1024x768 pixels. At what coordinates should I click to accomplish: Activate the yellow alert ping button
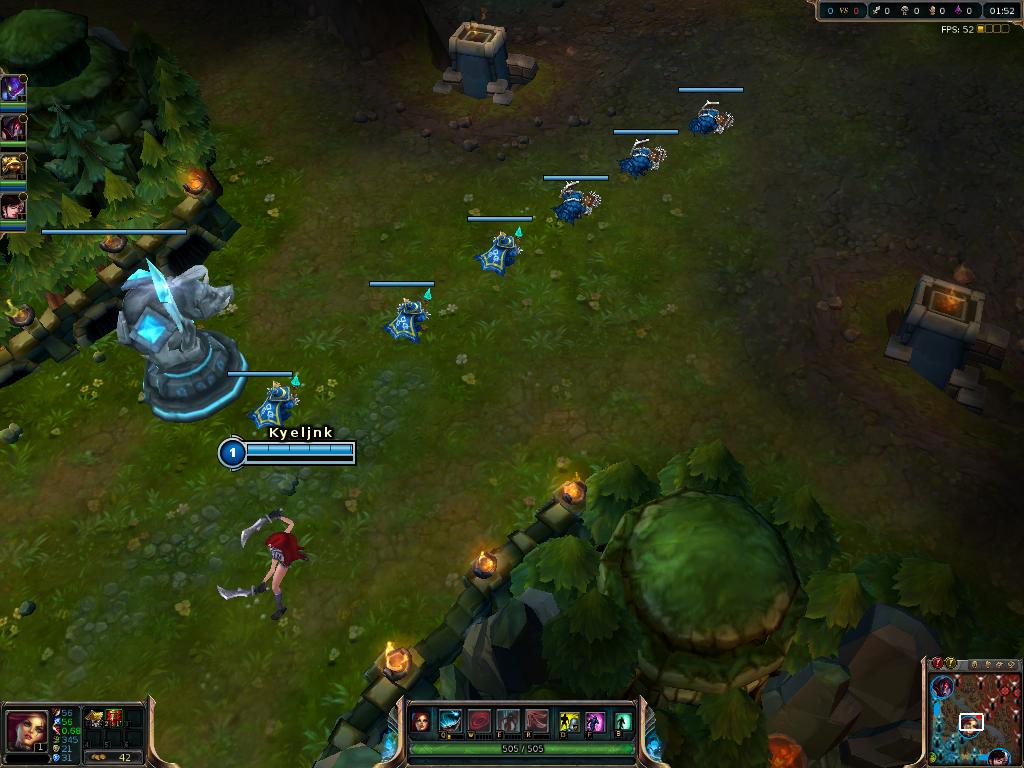(950, 663)
